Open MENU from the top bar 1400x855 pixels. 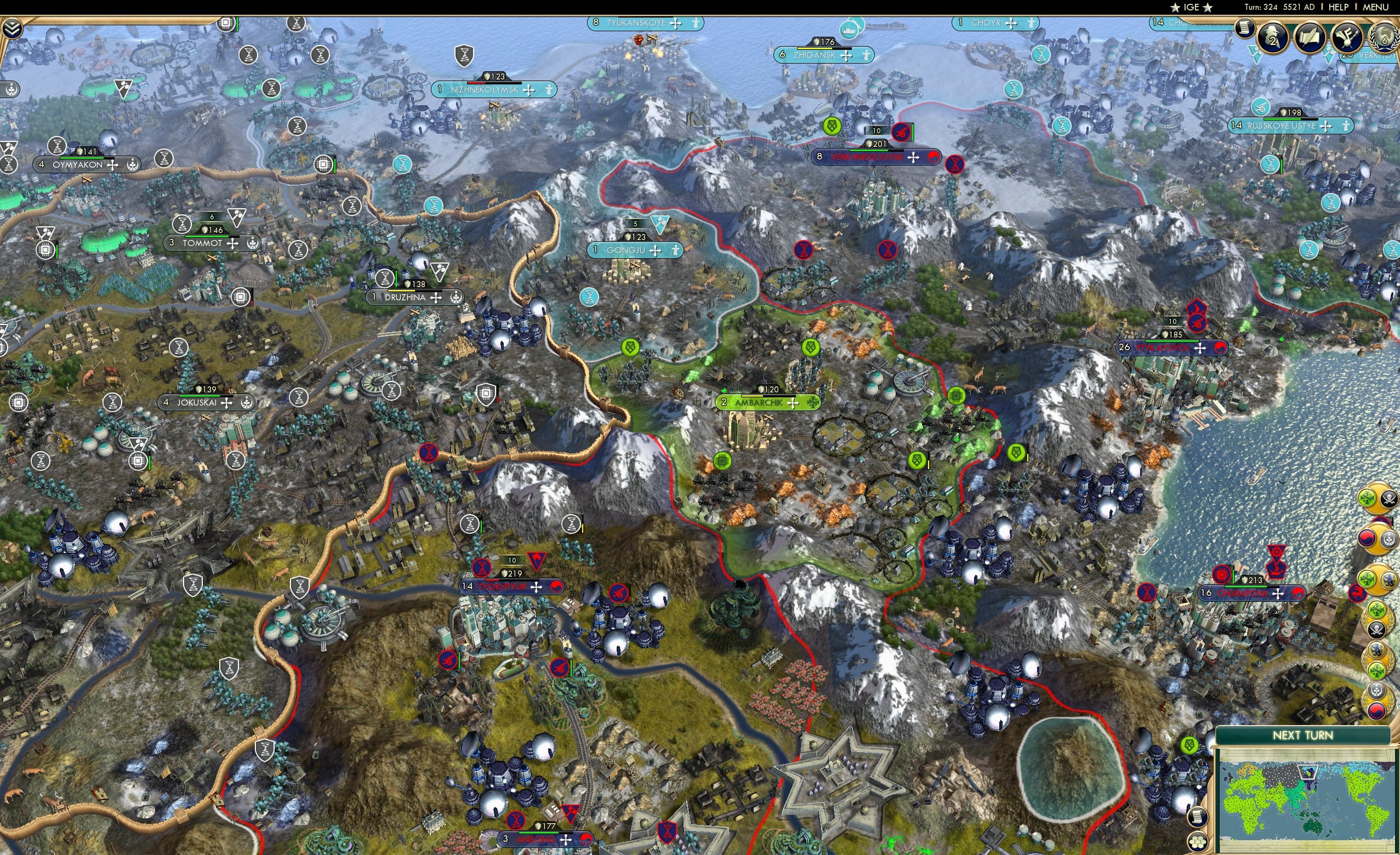[x=1375, y=7]
